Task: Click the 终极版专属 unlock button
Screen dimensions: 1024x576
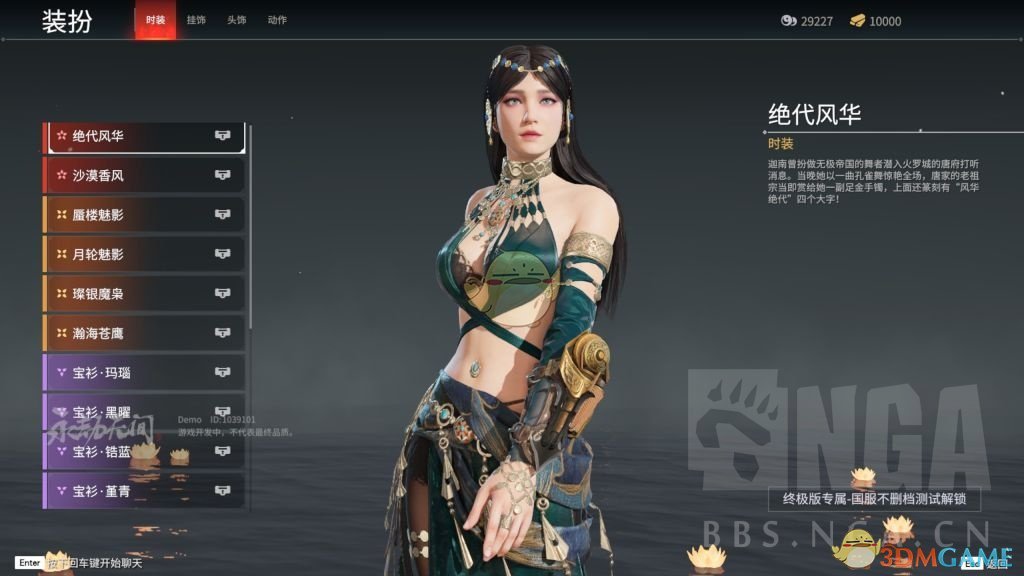Action: point(874,499)
